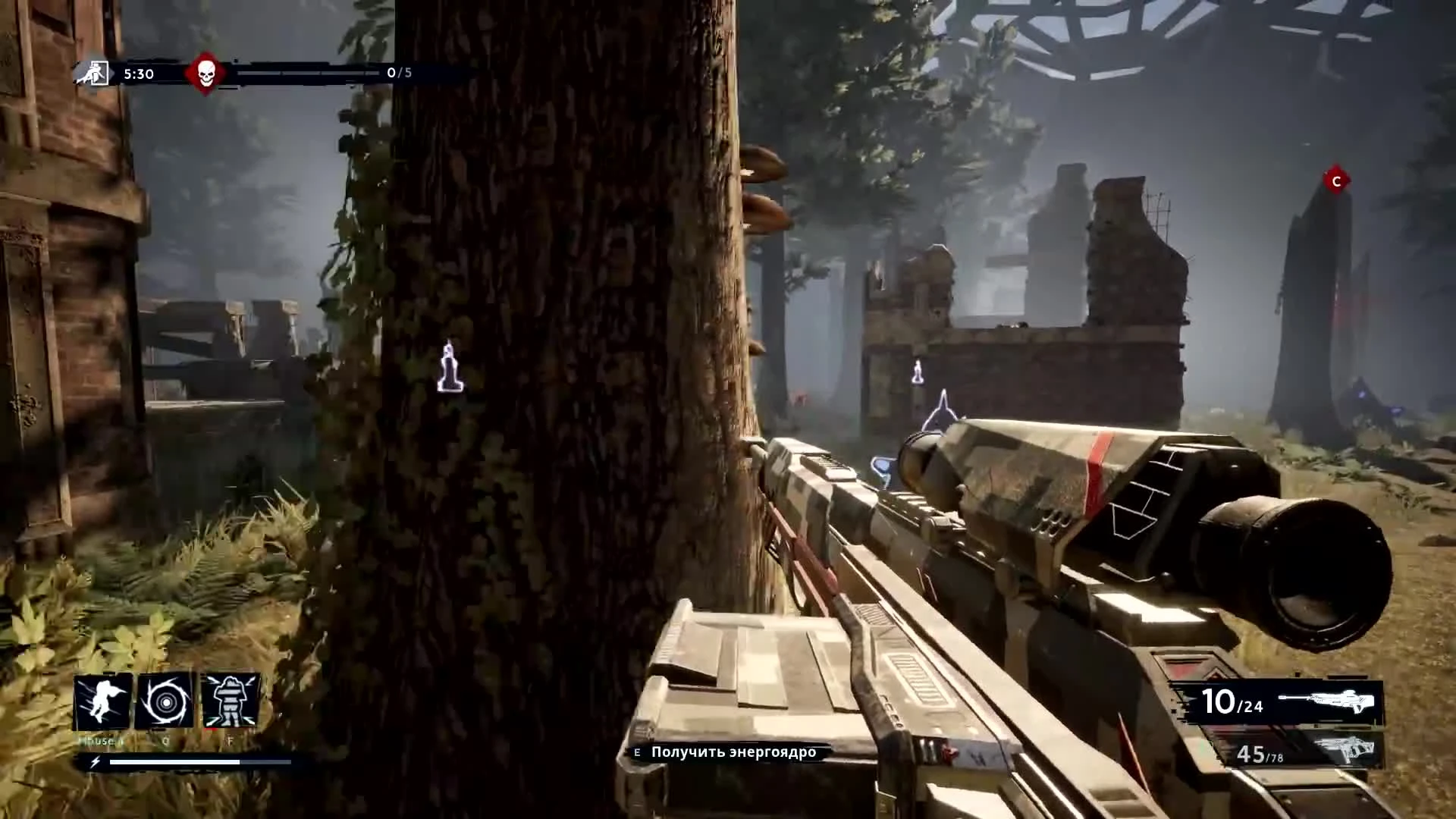Click the red C objective marker

click(x=1336, y=181)
